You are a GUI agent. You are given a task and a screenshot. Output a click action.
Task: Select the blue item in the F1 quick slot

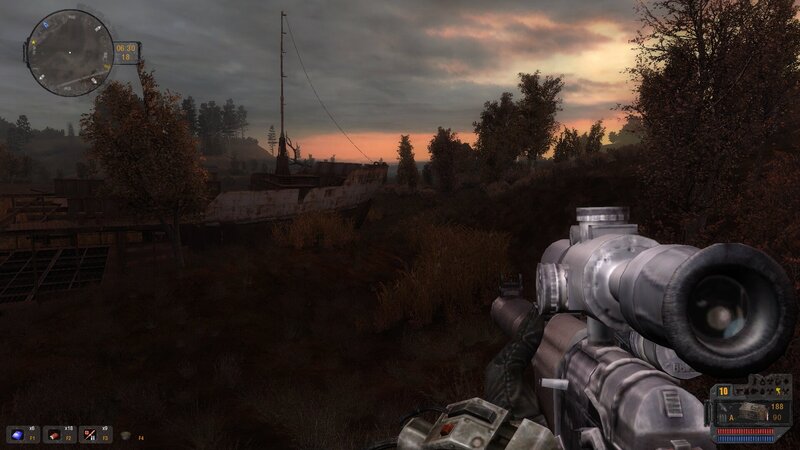click(16, 434)
